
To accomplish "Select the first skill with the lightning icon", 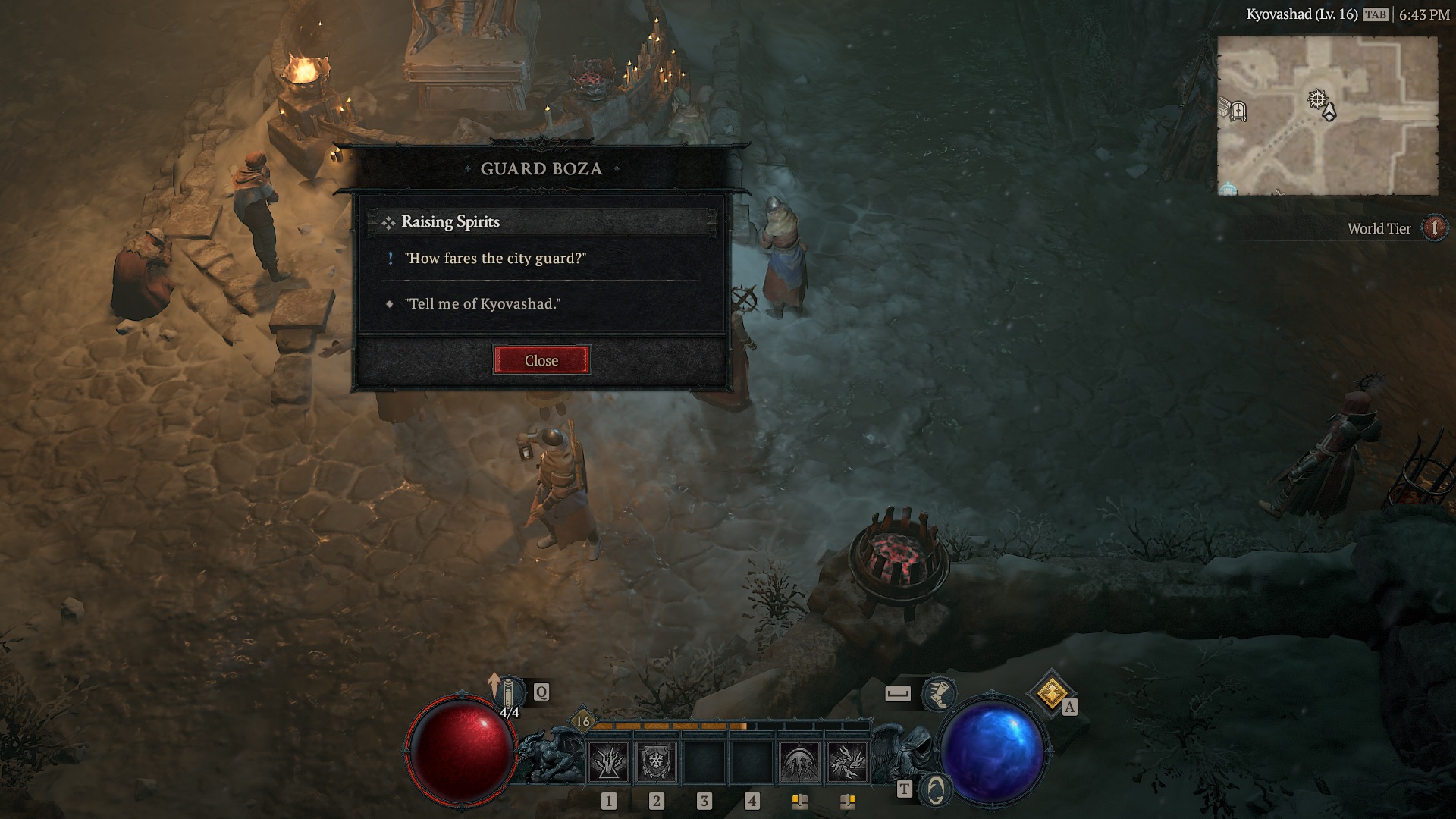I will point(609,763).
